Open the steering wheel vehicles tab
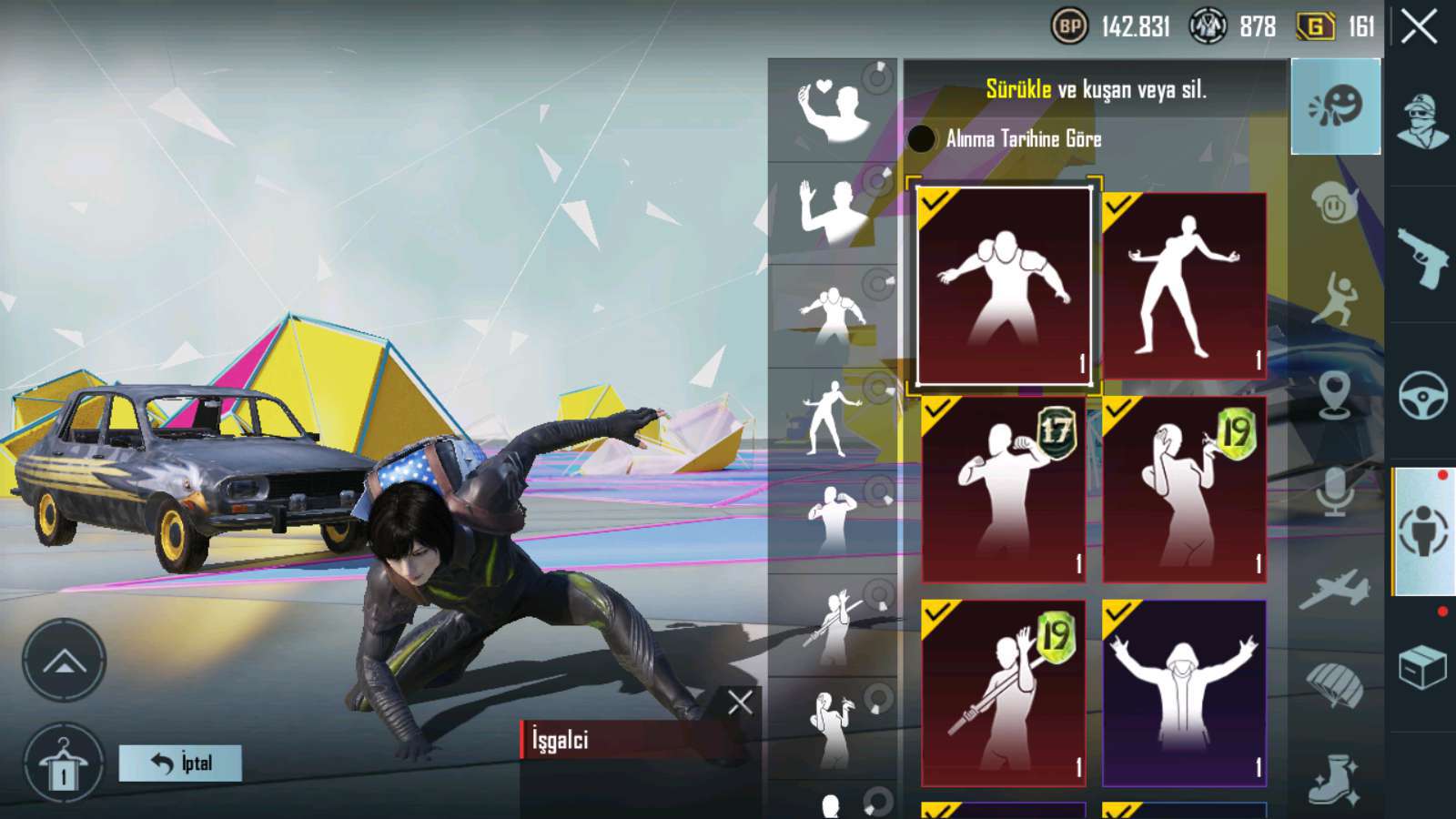Screen dimensions: 1456x819 [1422, 395]
